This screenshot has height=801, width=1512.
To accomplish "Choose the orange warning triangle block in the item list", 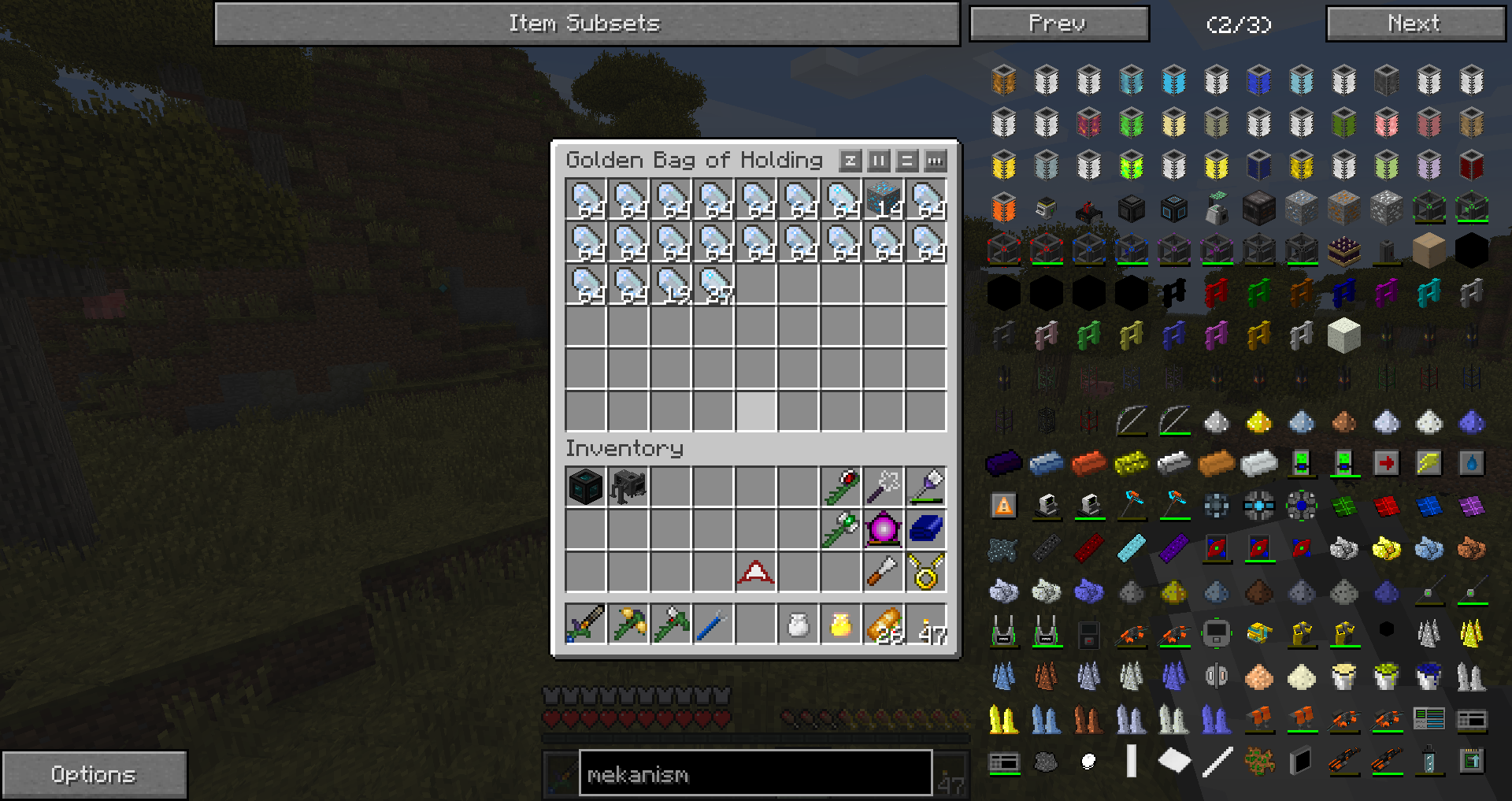I will tap(1003, 506).
